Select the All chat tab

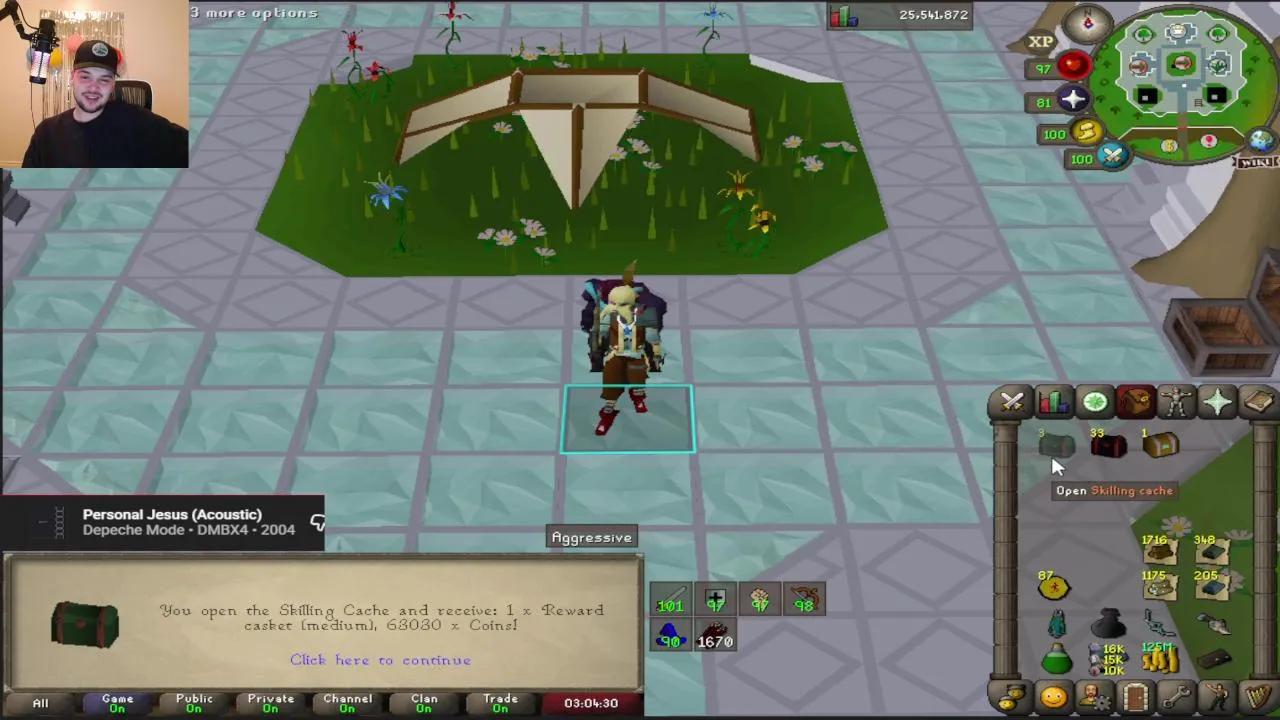[40, 703]
